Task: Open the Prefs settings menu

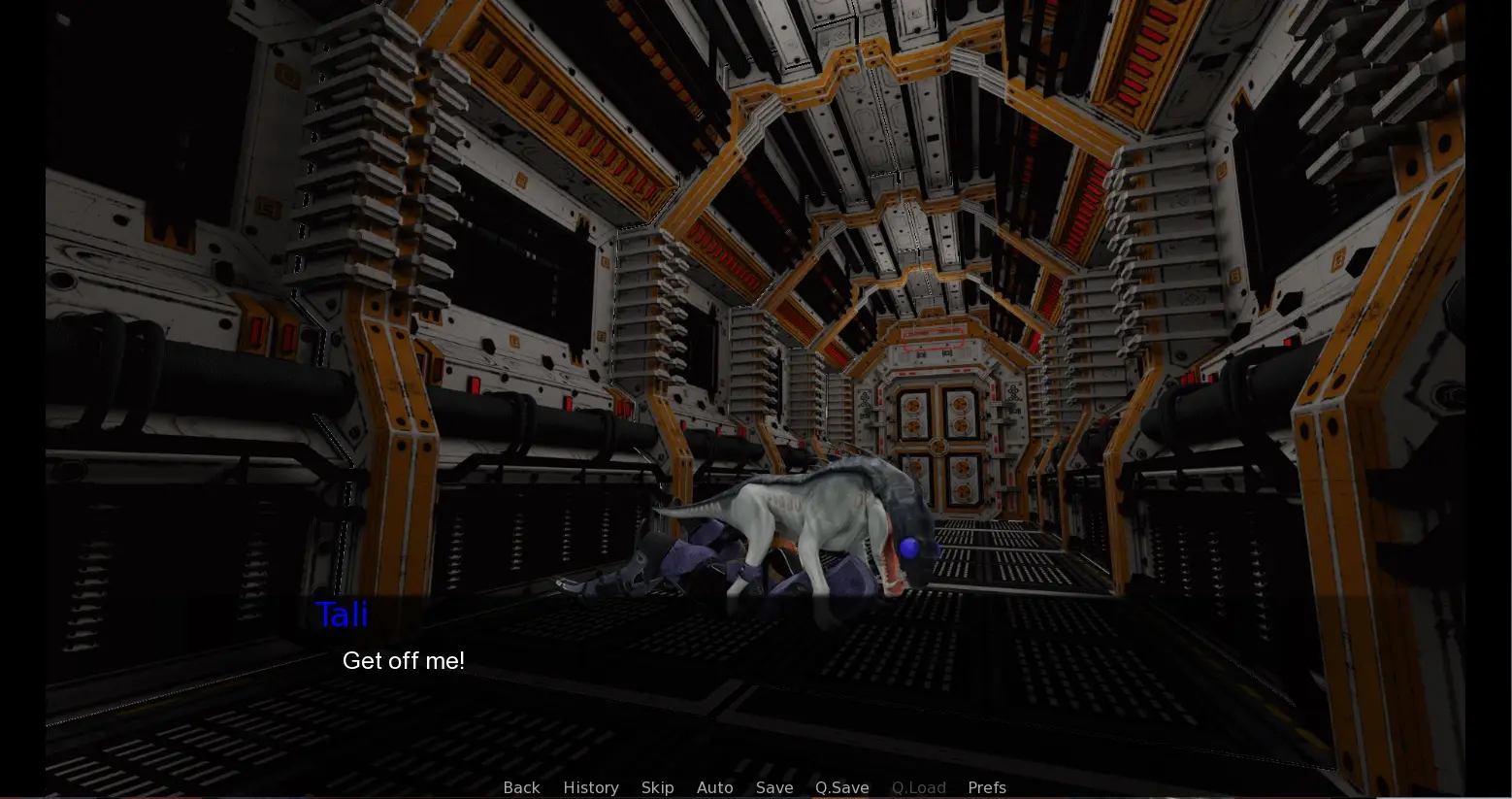Action: [986, 787]
